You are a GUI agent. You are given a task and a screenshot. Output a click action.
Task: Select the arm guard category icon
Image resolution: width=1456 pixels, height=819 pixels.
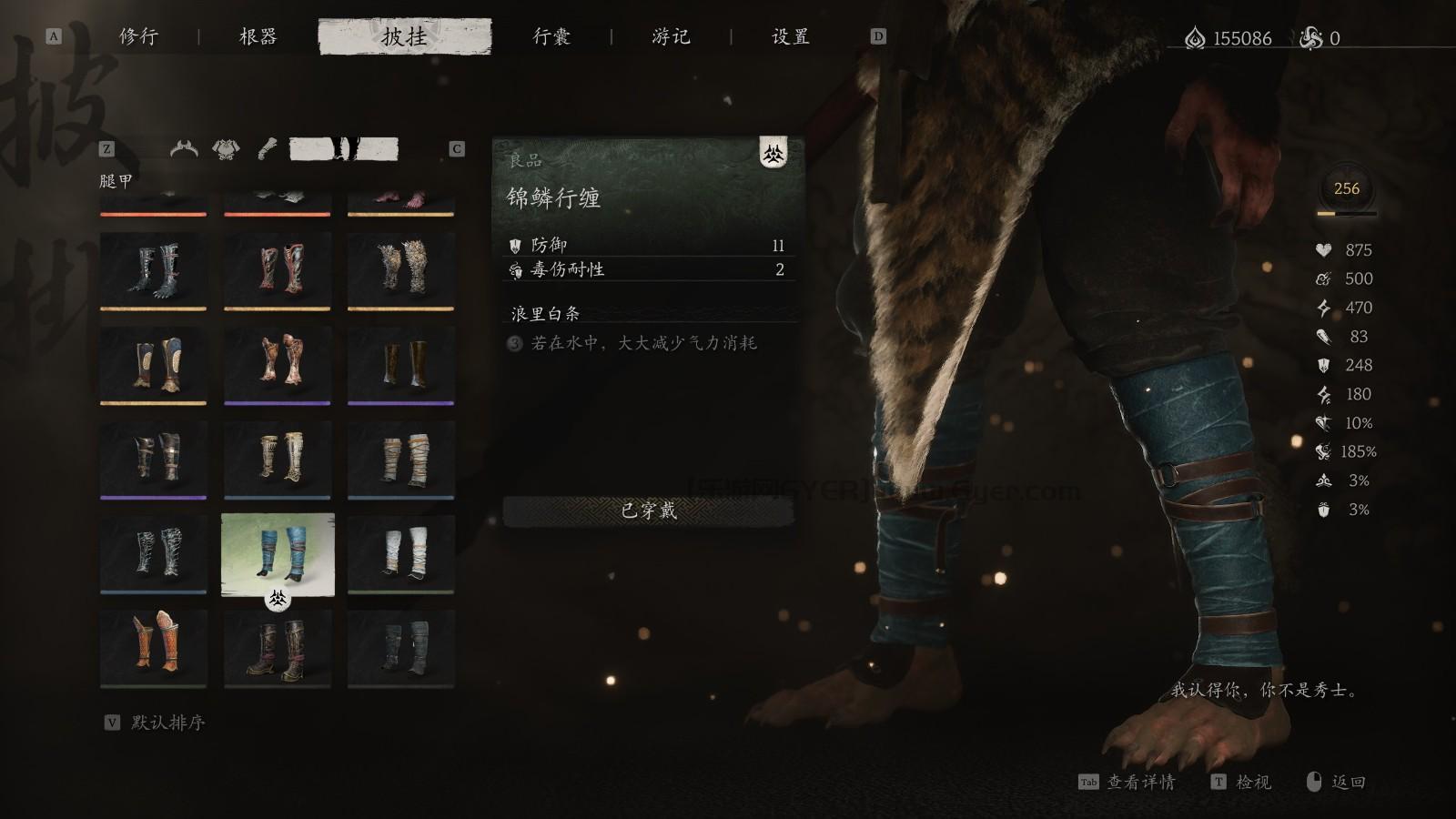[x=268, y=147]
